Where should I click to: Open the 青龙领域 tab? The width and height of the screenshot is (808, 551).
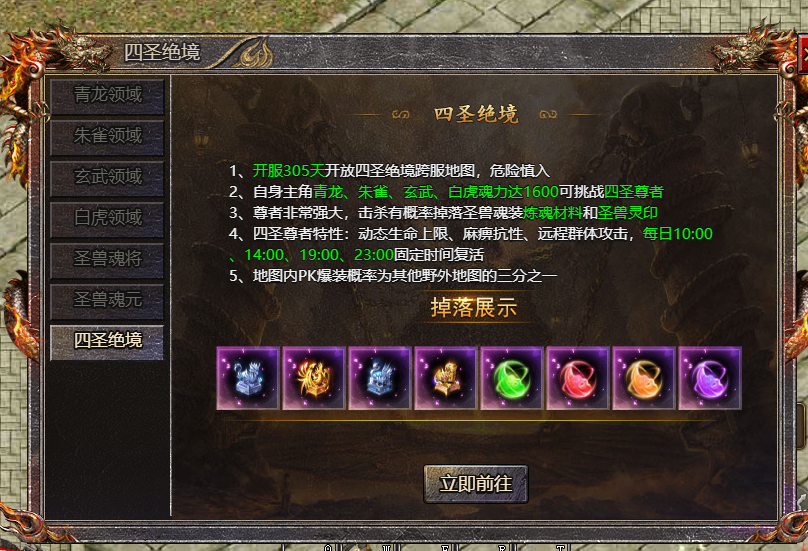108,96
